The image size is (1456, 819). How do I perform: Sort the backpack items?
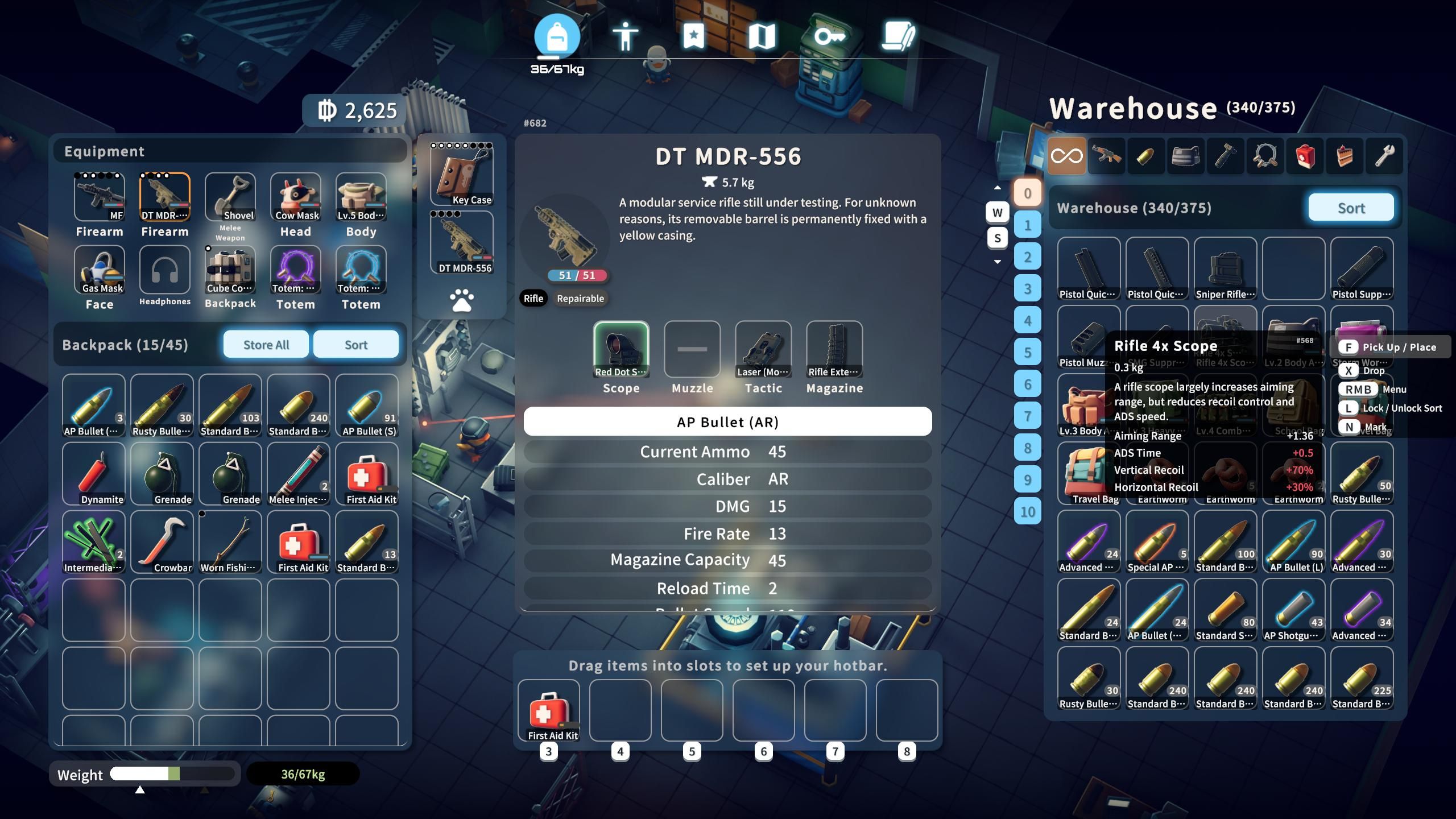click(x=355, y=345)
